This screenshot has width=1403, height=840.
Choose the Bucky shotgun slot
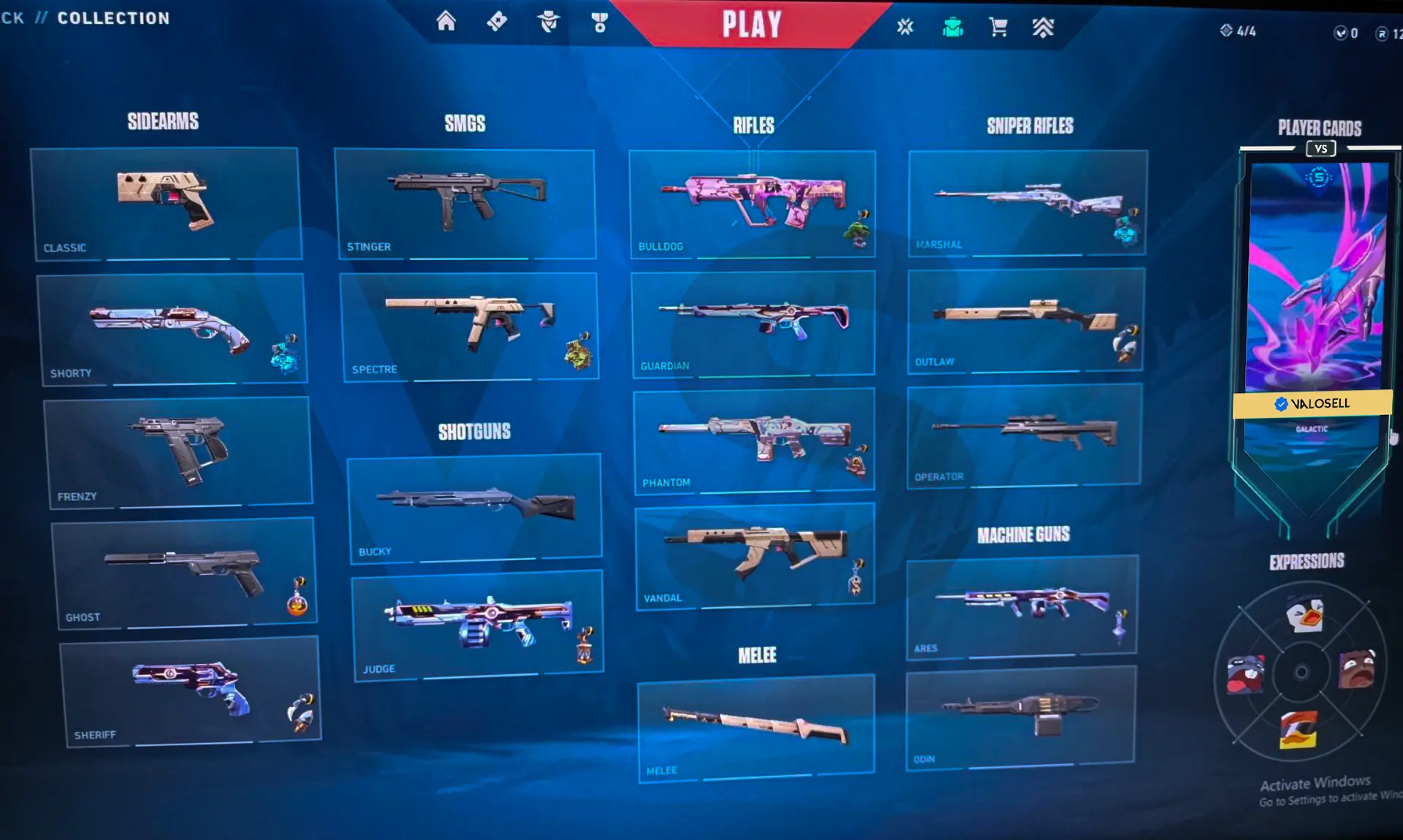(x=474, y=508)
